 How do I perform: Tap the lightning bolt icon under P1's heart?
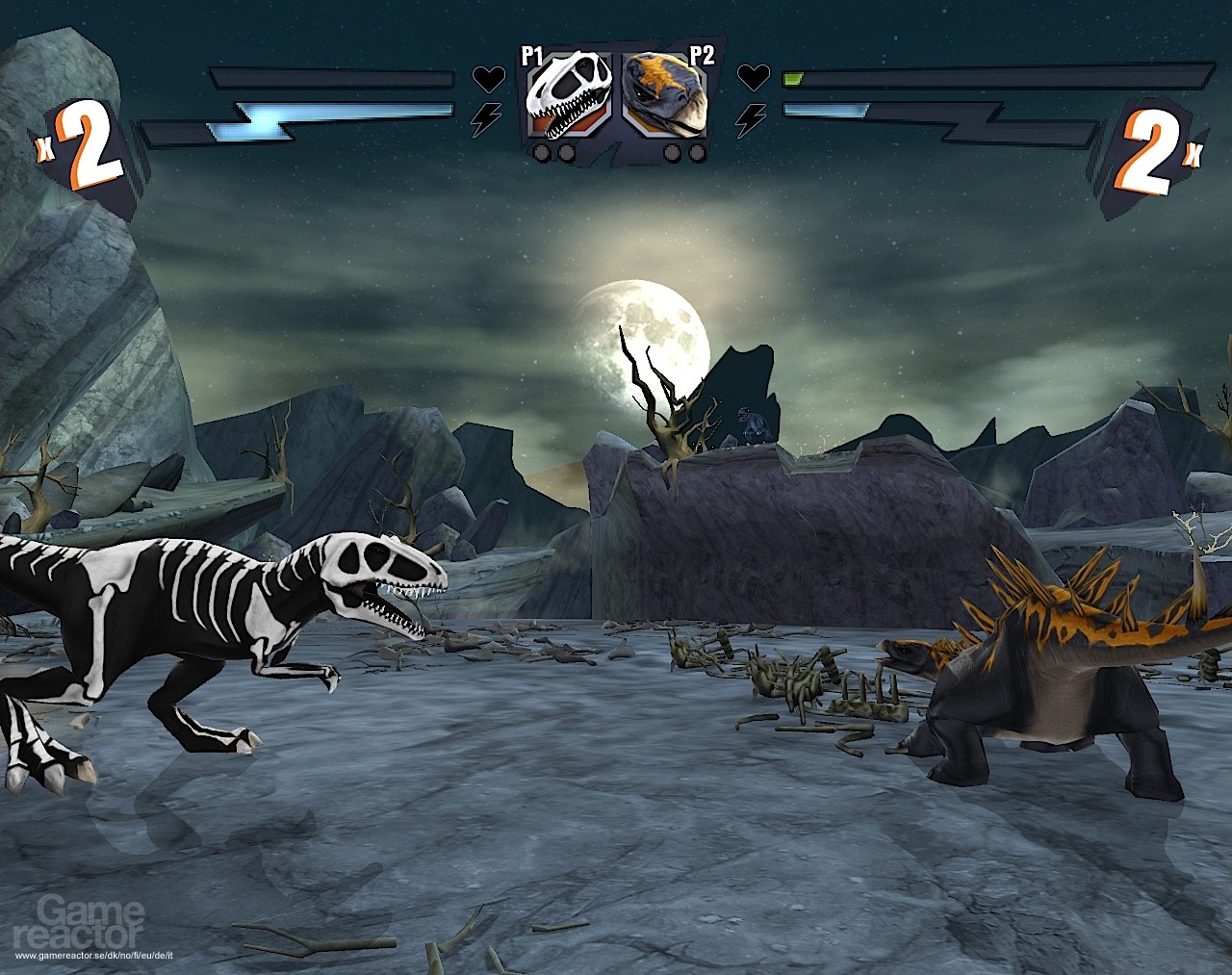(487, 117)
